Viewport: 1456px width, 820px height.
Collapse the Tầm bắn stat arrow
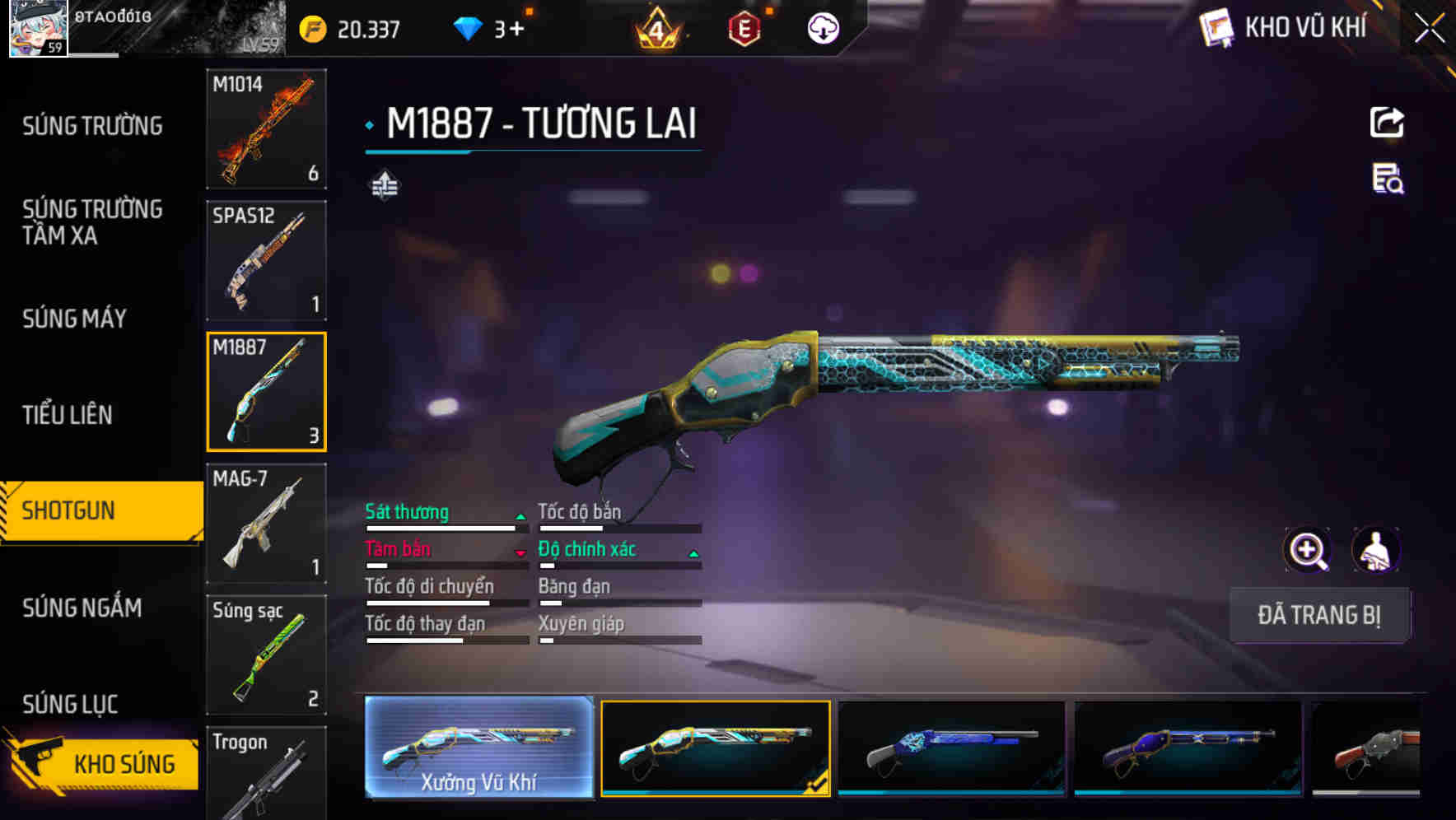(520, 552)
